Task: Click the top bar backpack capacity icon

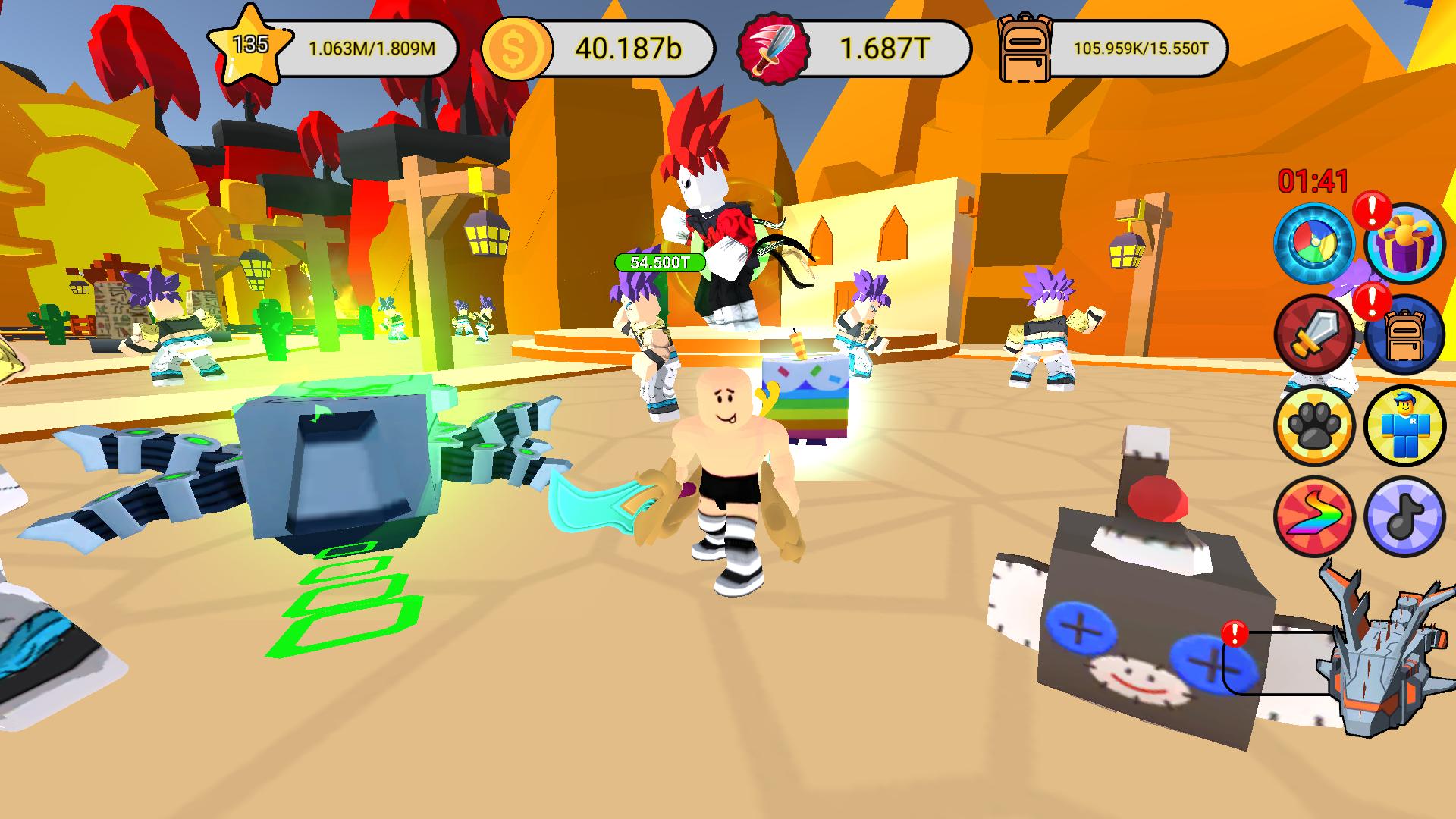Action: (1025, 47)
